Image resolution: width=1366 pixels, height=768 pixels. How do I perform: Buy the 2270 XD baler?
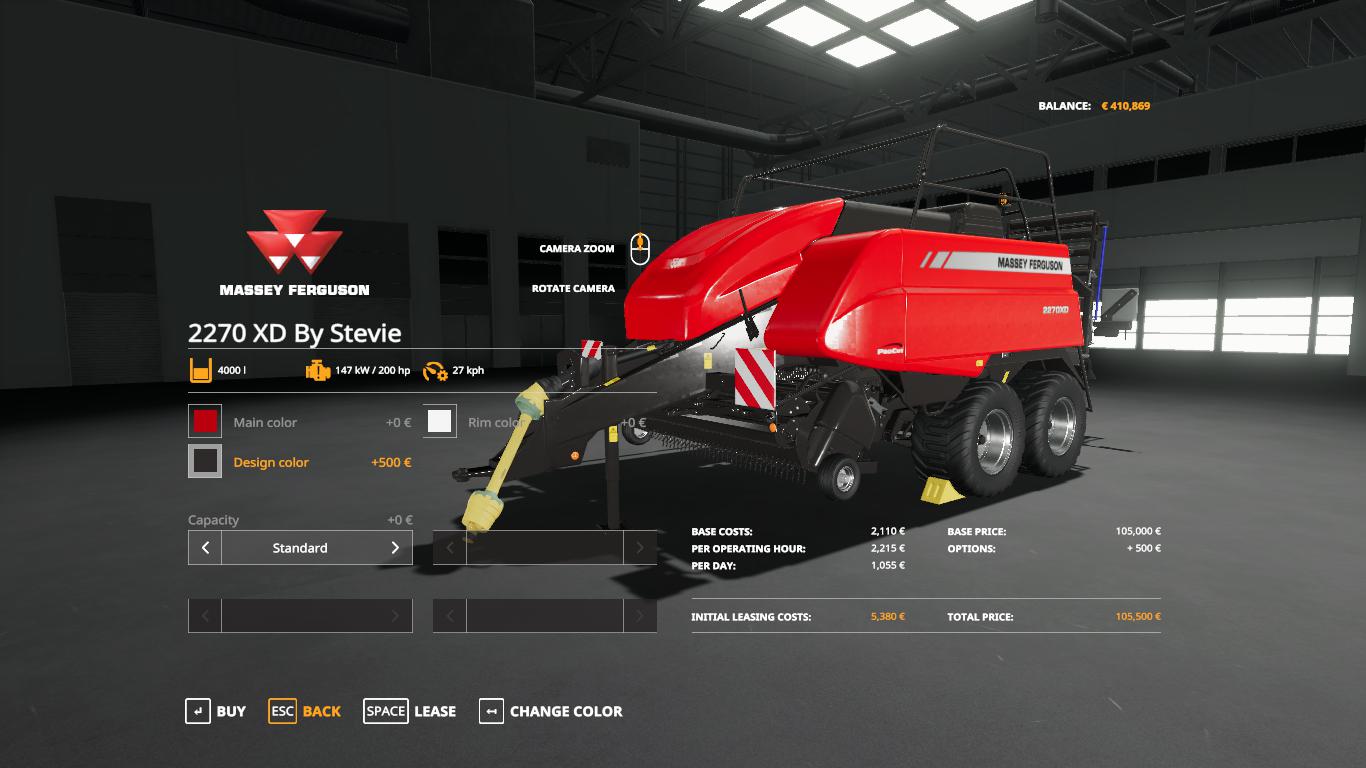[215, 711]
